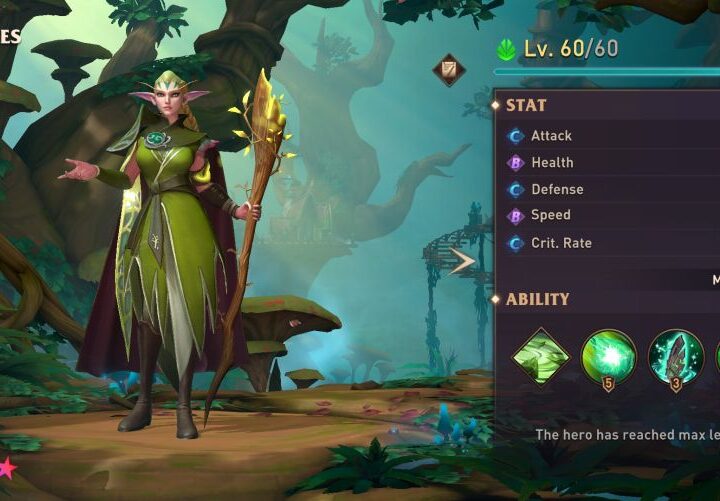Choose the green energy burst ability

click(x=608, y=357)
